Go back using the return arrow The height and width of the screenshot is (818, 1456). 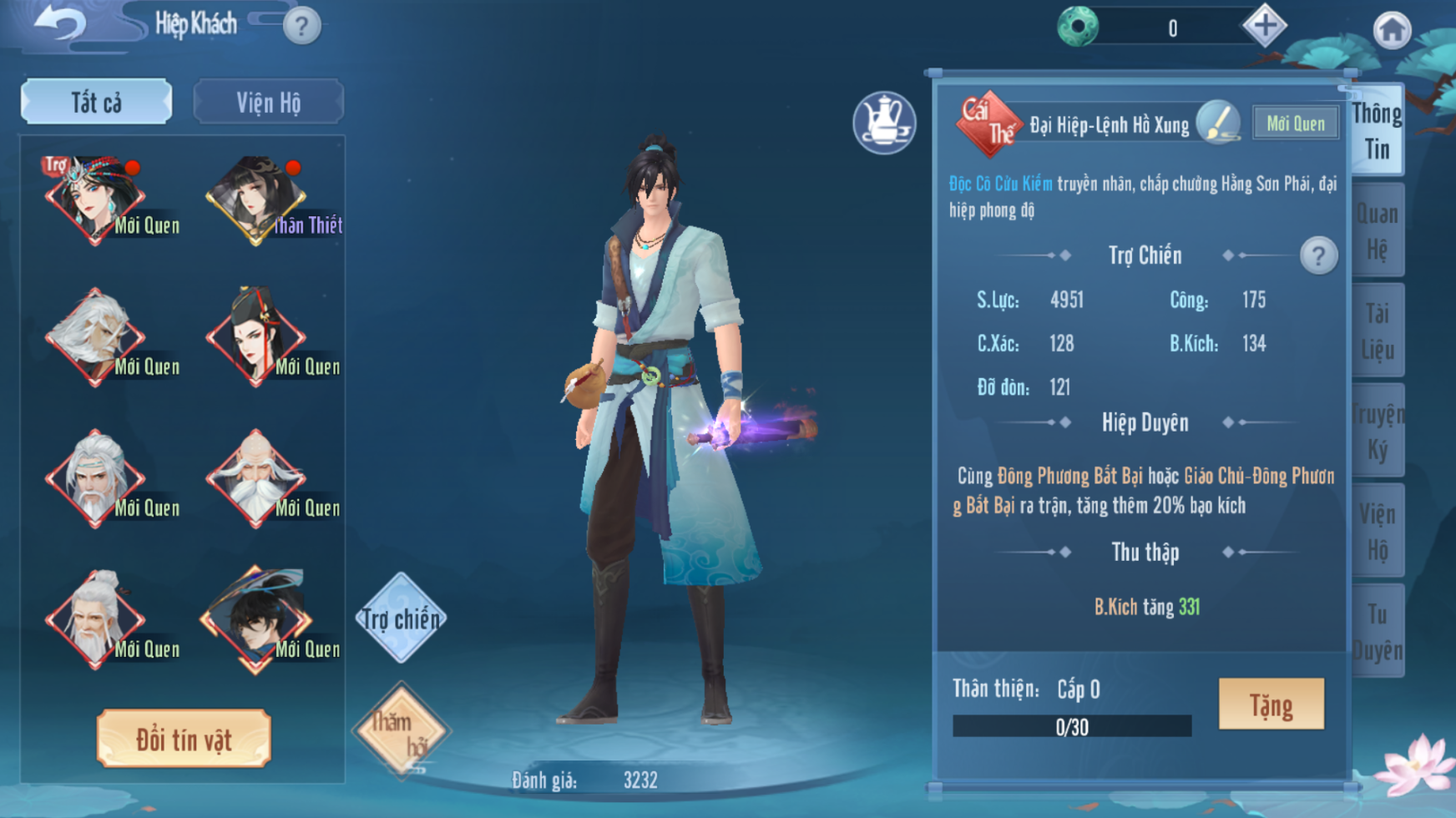58,23
